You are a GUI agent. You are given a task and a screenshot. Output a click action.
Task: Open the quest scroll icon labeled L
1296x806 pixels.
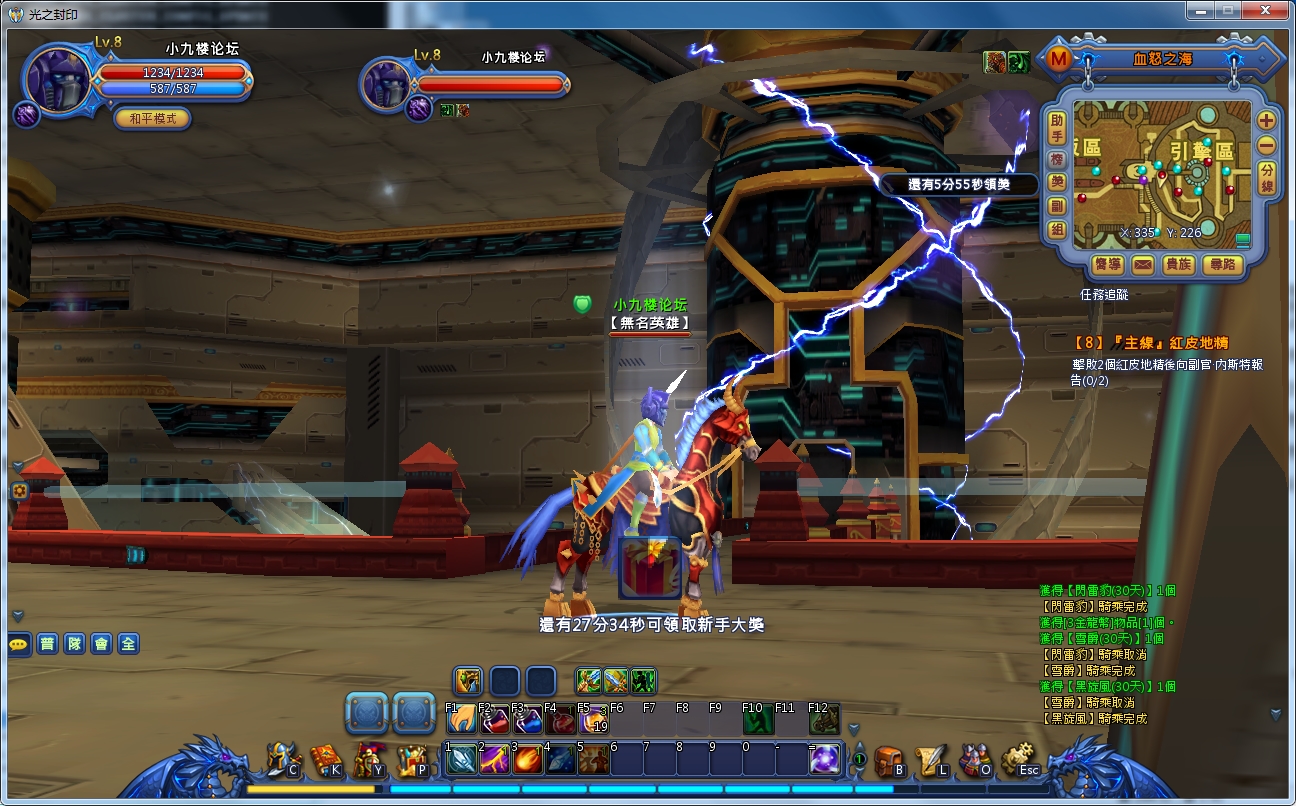tap(932, 761)
